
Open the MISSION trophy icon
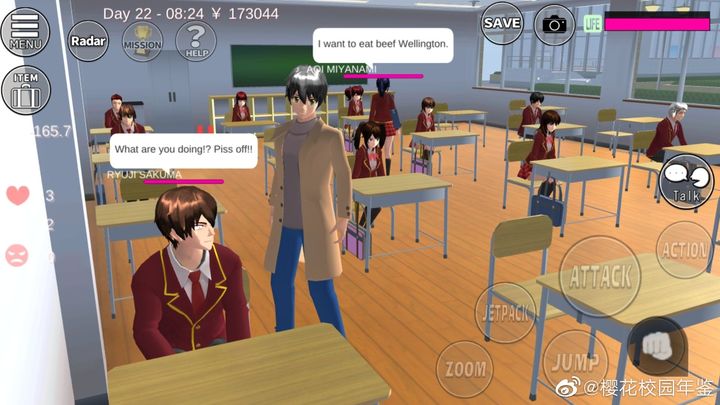(142, 41)
